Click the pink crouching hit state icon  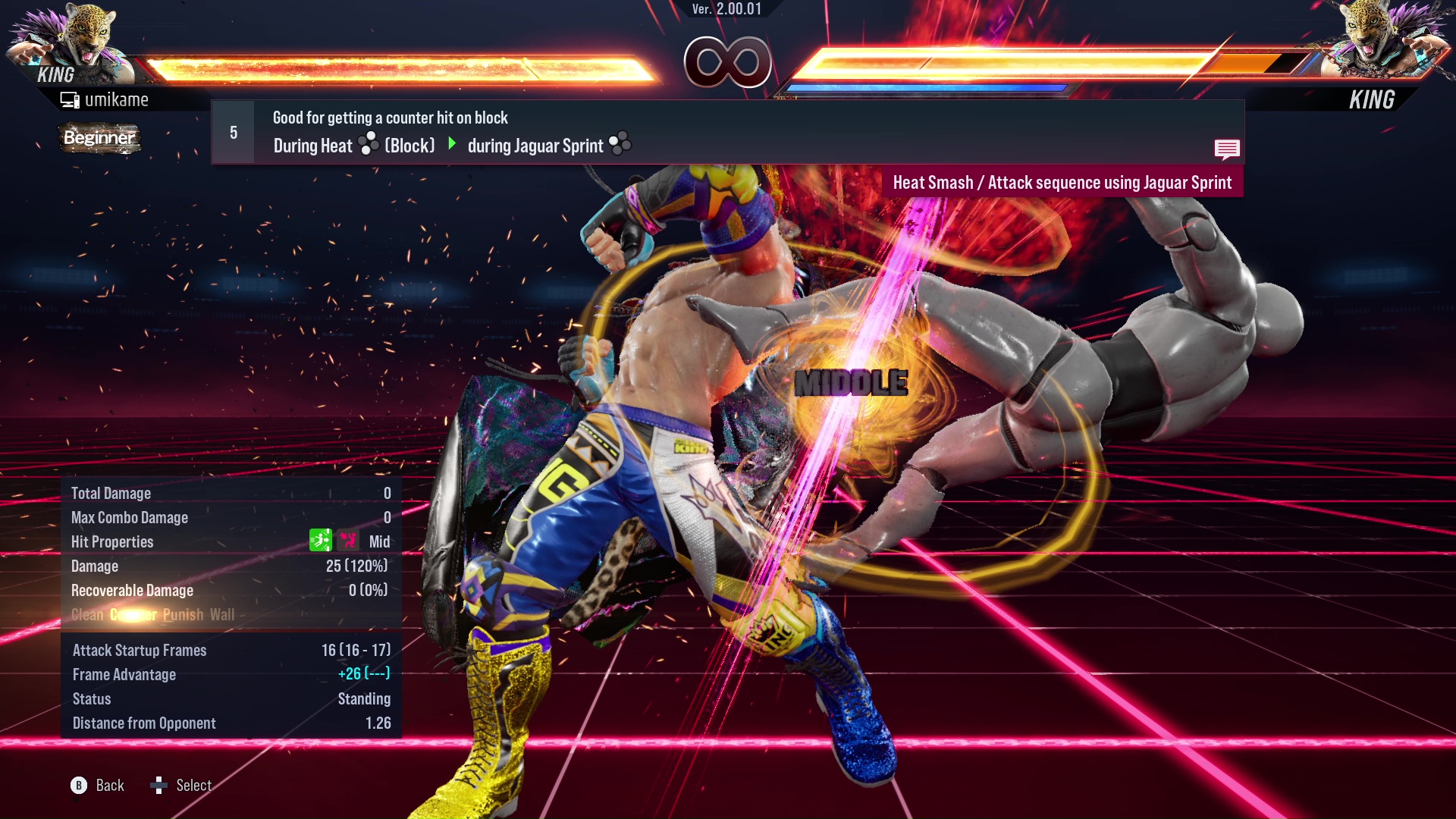pos(347,541)
